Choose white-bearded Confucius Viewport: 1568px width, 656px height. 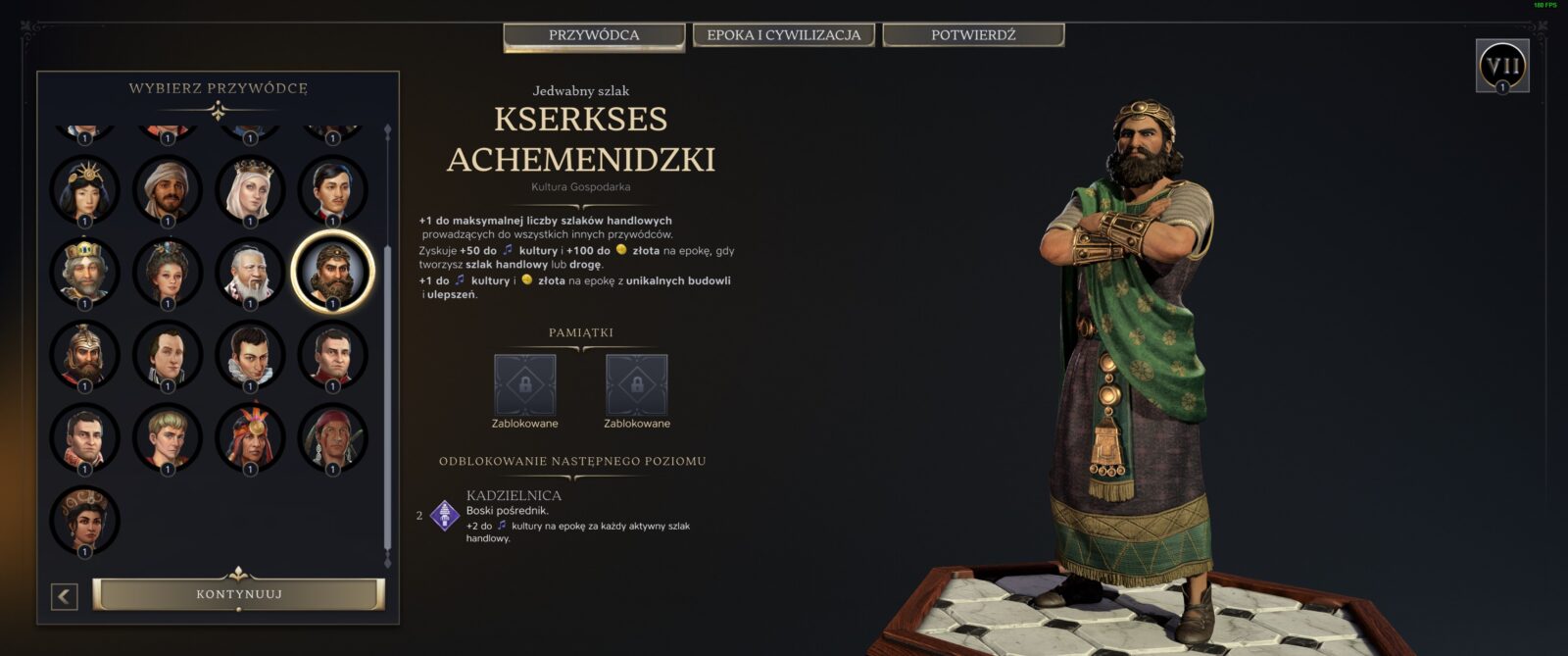pos(250,272)
